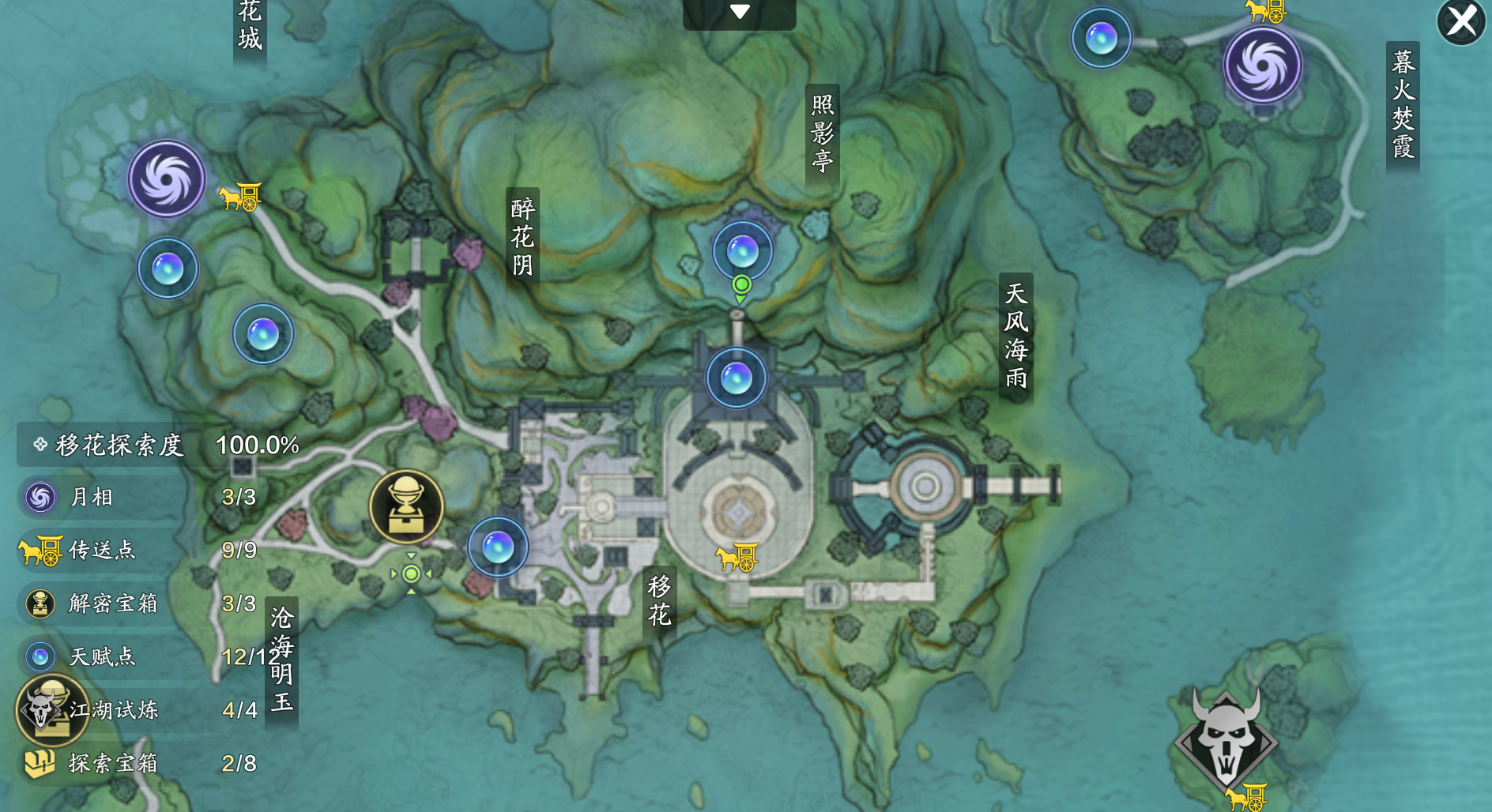Click the 天风海雨 location label
The width and height of the screenshot is (1492, 812).
(x=1015, y=336)
